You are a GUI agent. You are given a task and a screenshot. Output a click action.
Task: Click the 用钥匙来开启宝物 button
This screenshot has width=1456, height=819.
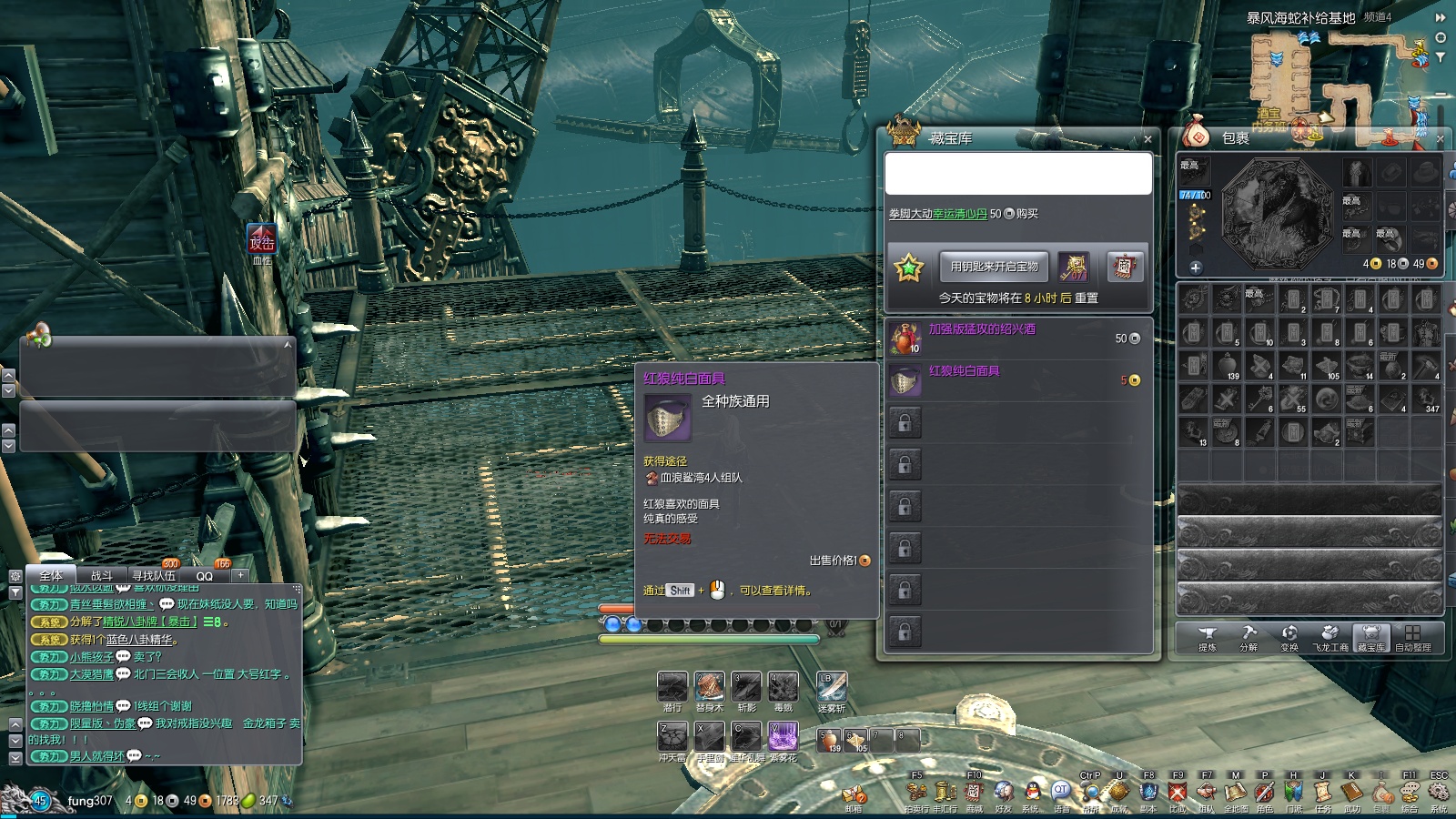point(994,267)
